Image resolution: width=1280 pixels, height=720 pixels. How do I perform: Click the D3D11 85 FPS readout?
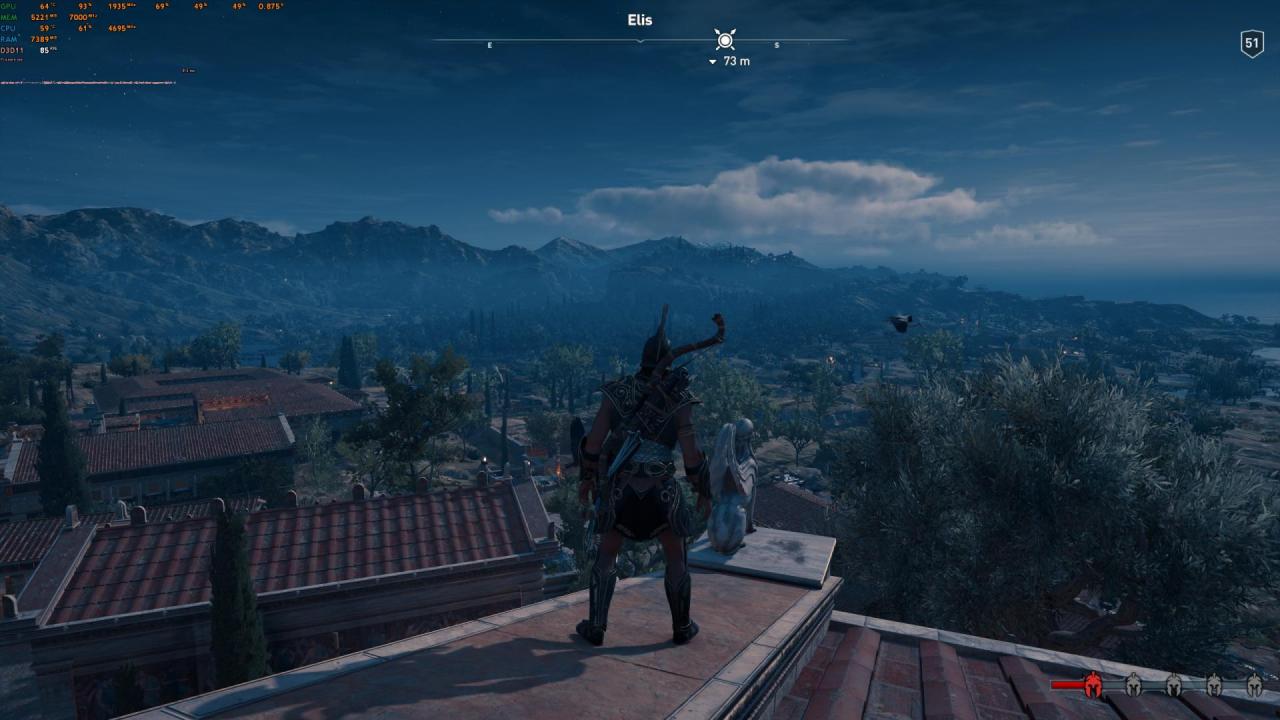[45, 50]
